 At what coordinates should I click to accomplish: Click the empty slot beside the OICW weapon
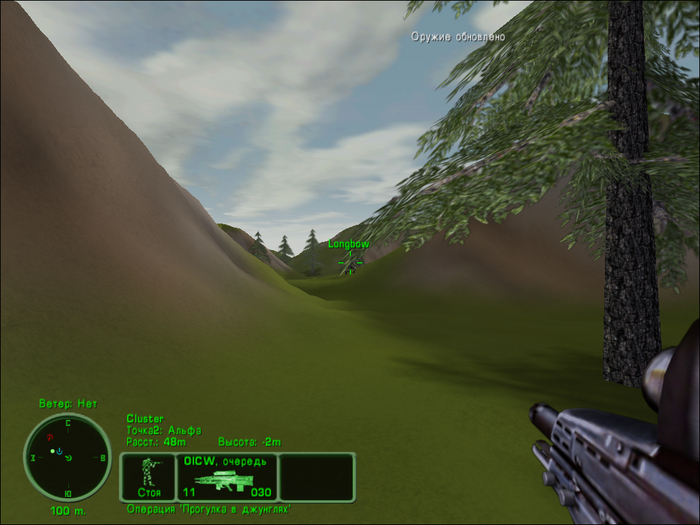[316, 476]
